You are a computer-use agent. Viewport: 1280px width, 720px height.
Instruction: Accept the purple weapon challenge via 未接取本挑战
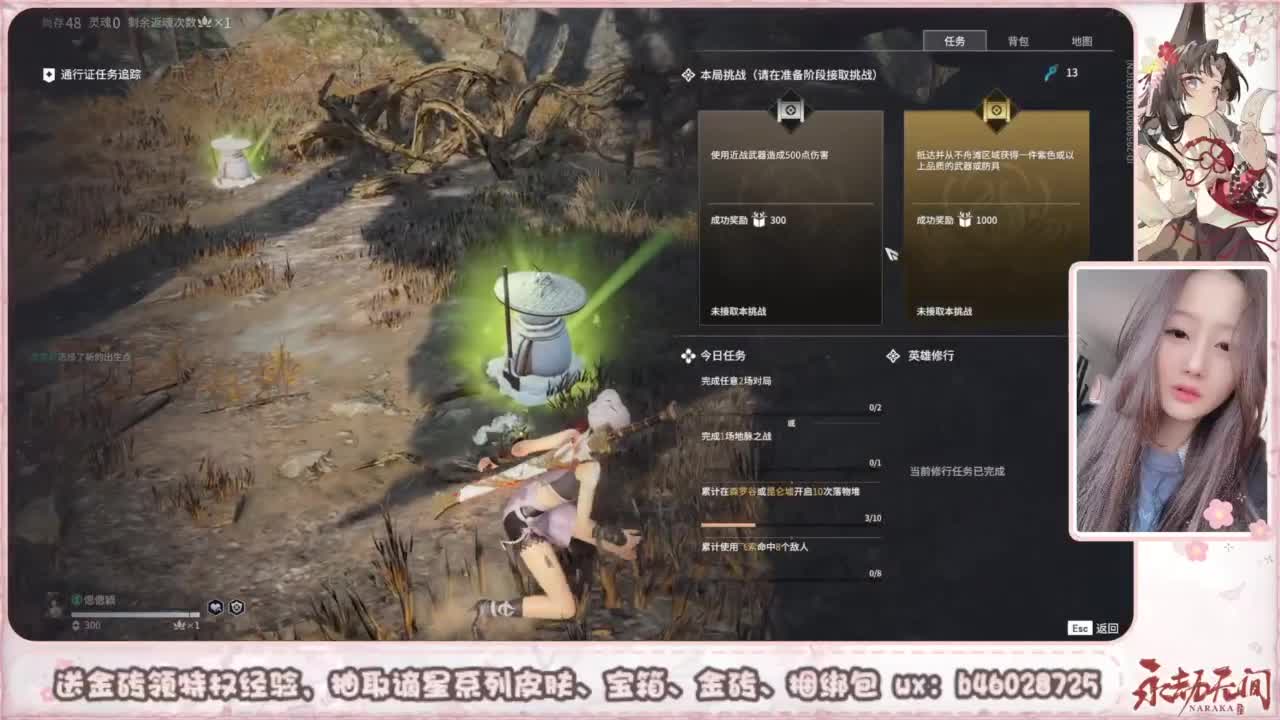coord(946,312)
